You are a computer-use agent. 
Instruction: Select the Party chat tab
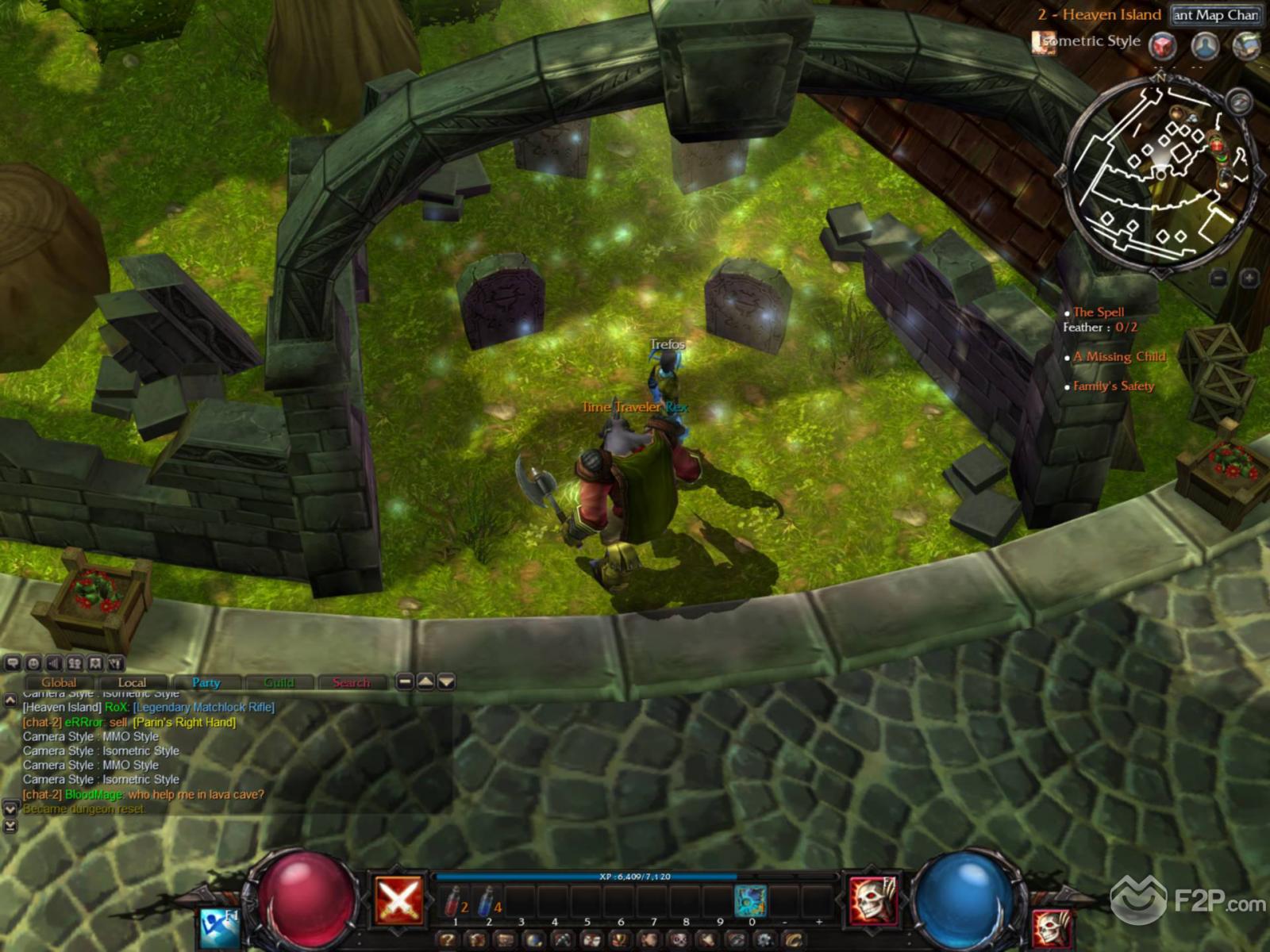point(206,682)
